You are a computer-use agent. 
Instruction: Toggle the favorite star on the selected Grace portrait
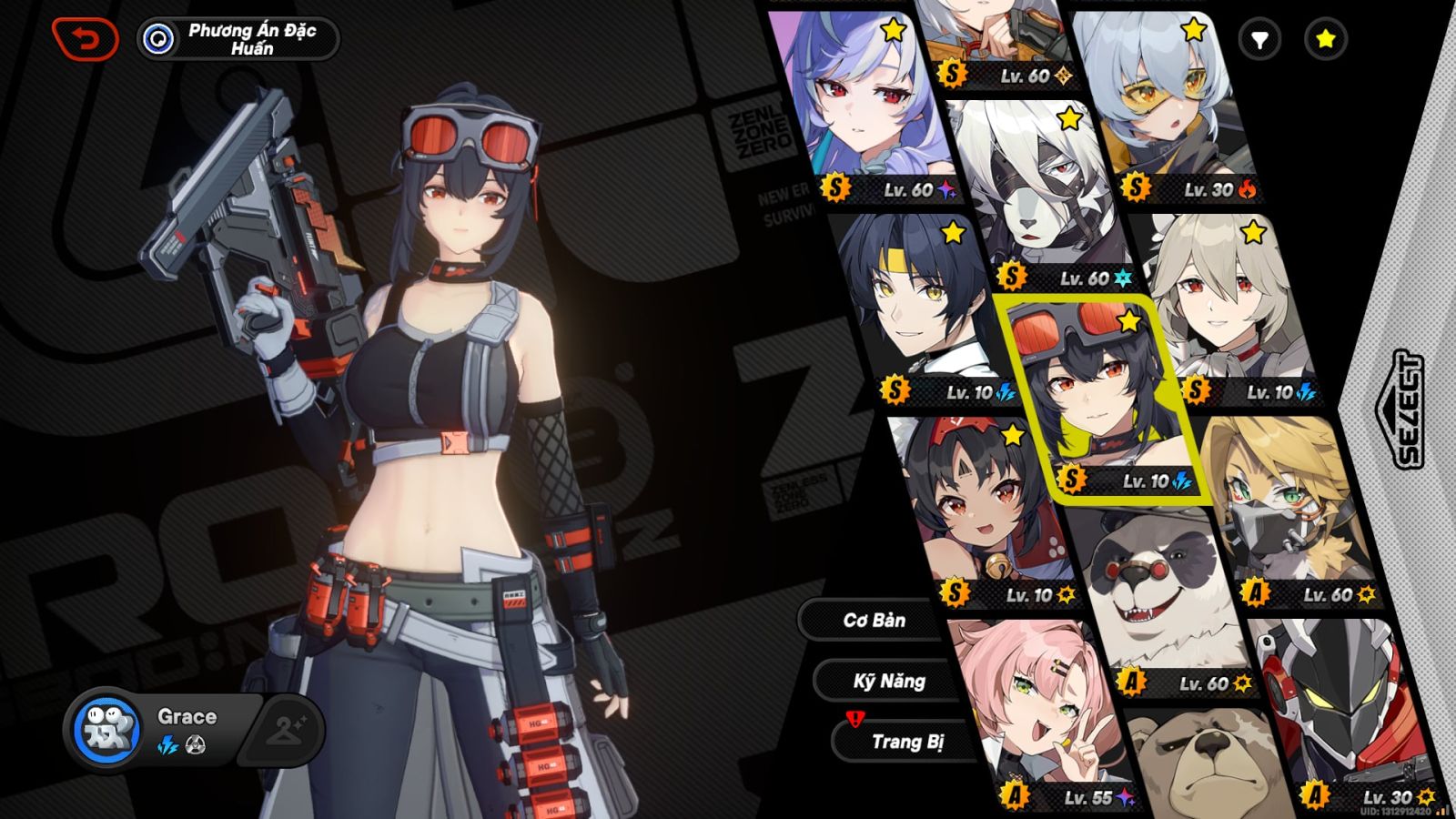coord(1128,320)
